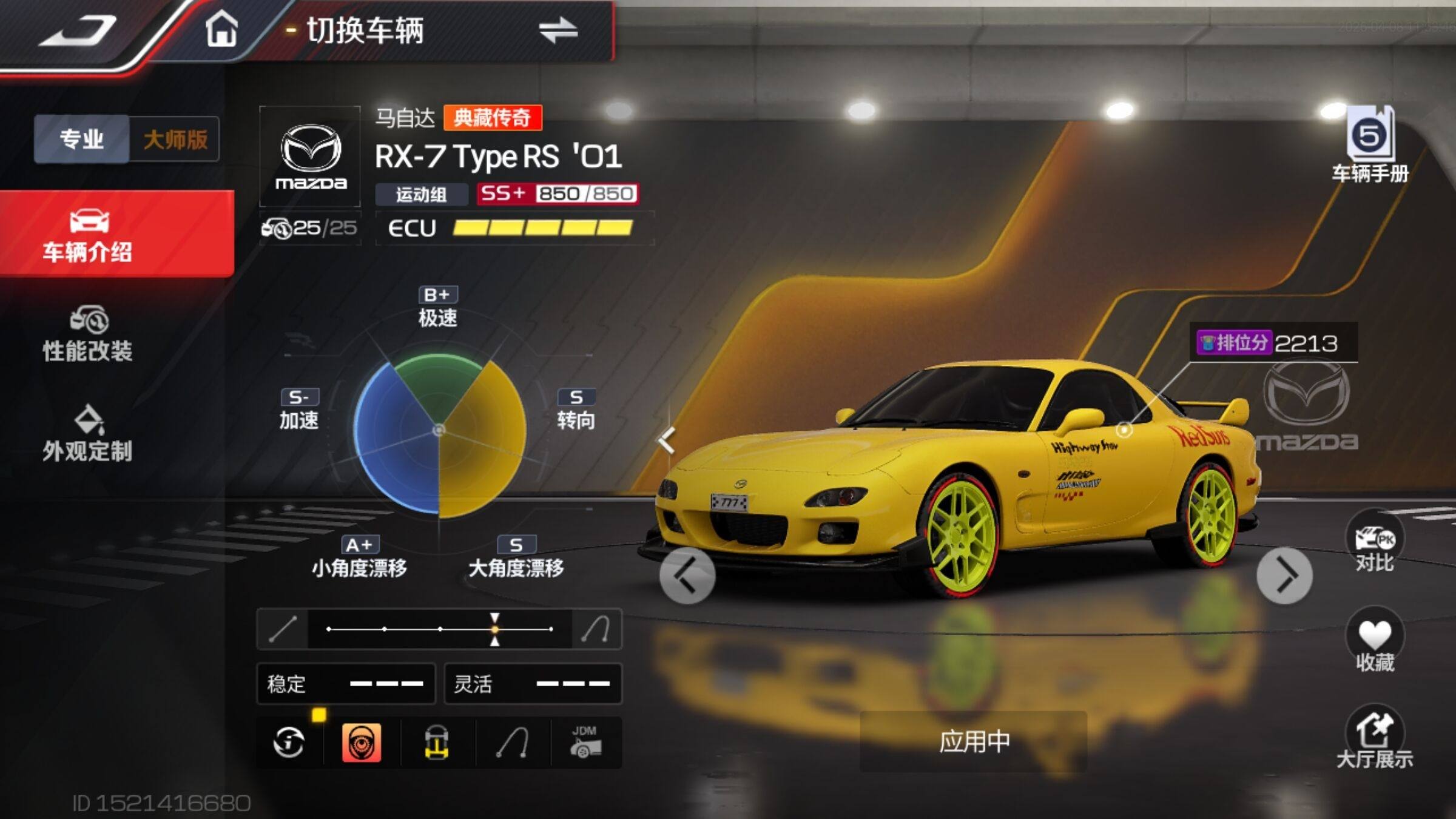The height and width of the screenshot is (819, 1456).
Task: Show the previous car with left arrow
Action: pos(687,575)
